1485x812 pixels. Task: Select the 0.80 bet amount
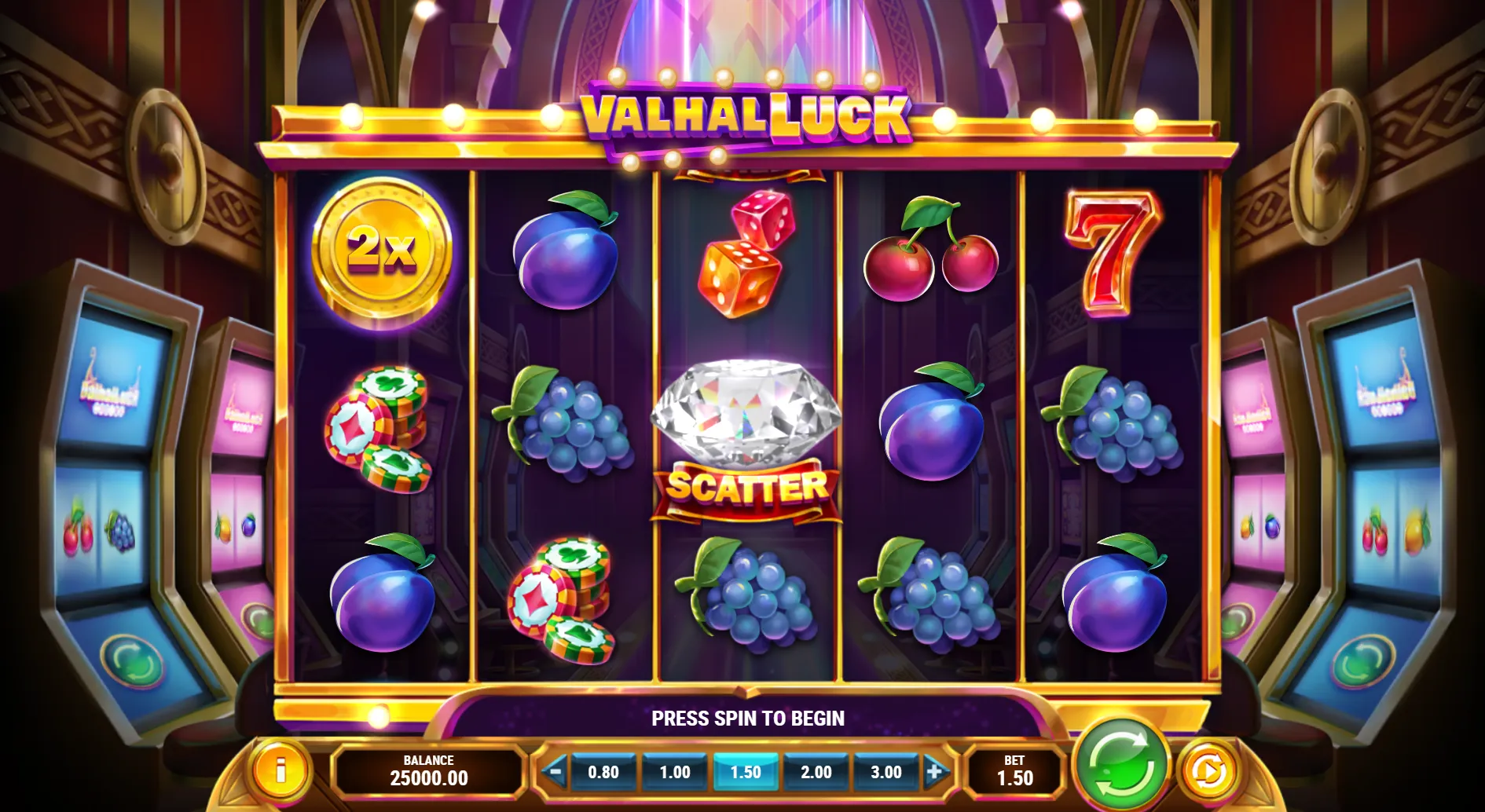603,772
